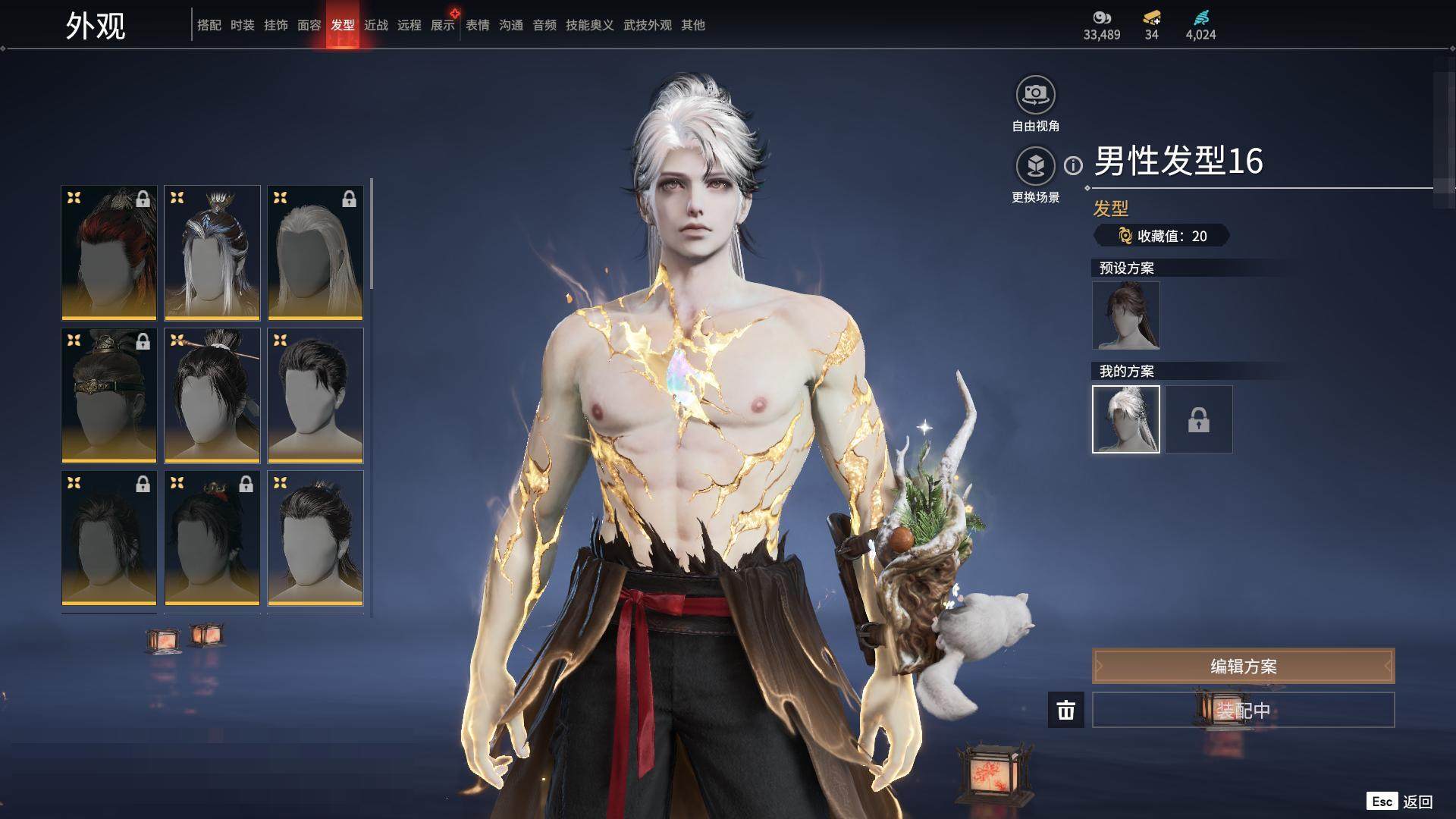The image size is (1456, 819).
Task: Select the white-haired scheme under 我的方案
Action: tap(1125, 419)
